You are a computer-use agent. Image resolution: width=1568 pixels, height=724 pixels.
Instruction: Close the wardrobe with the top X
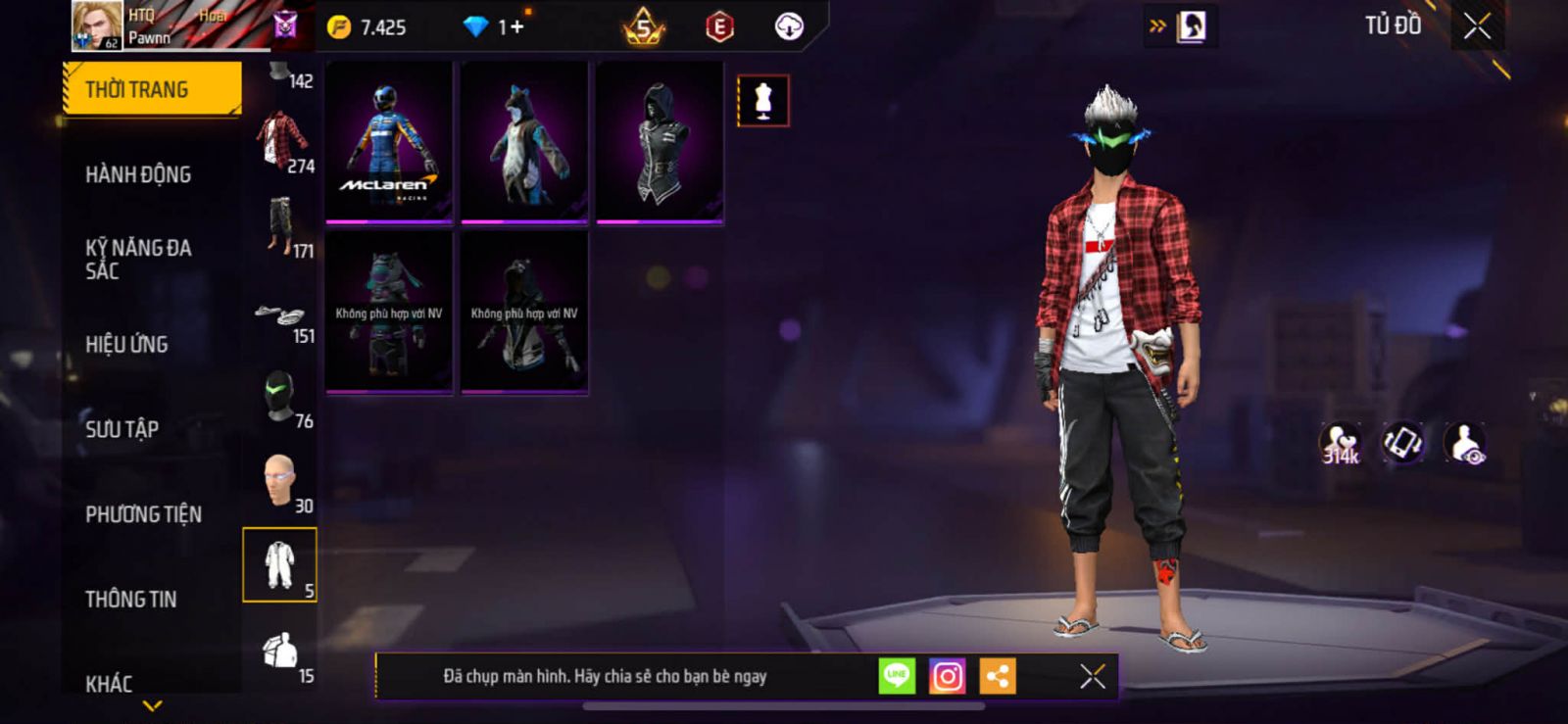pos(1477,26)
